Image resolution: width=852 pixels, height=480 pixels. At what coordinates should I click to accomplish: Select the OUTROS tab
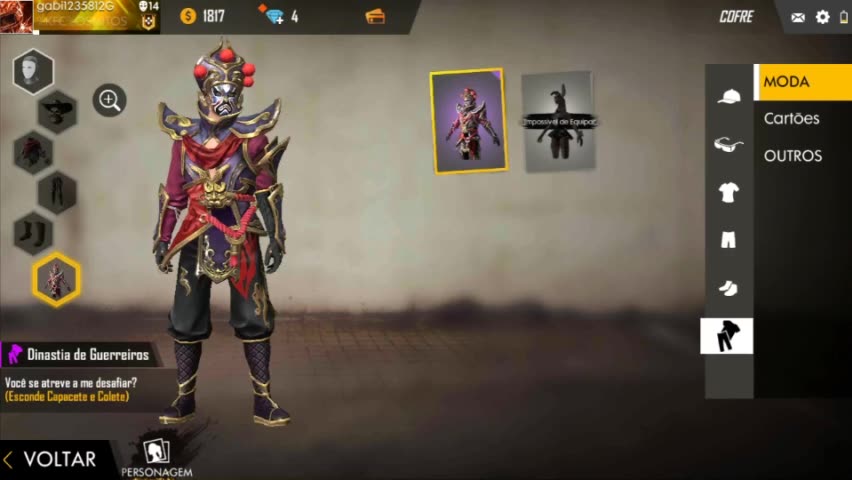pos(792,156)
